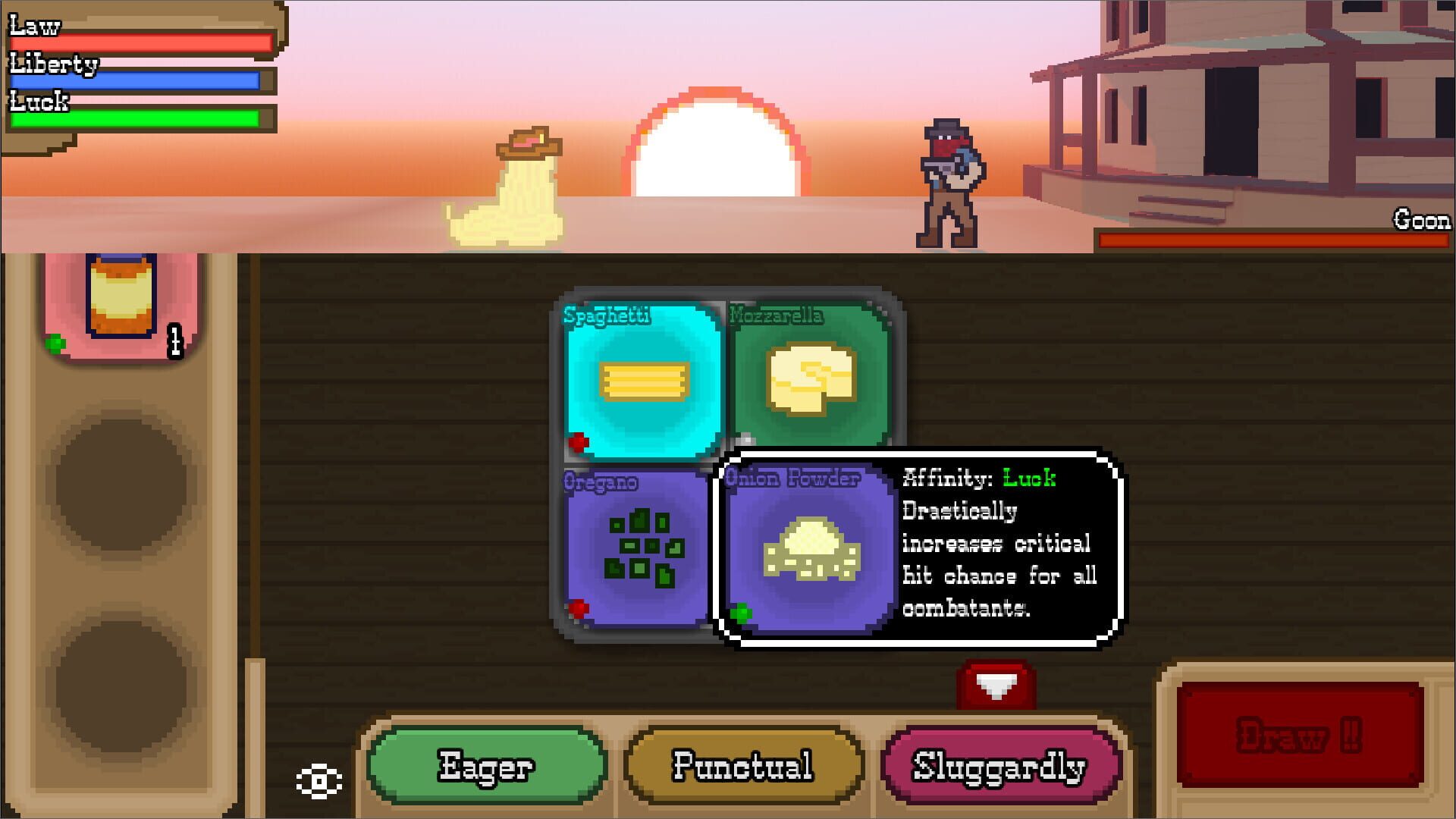The height and width of the screenshot is (819, 1456).
Task: Click the green Luck affinity text in the tooltip
Action: click(1028, 479)
